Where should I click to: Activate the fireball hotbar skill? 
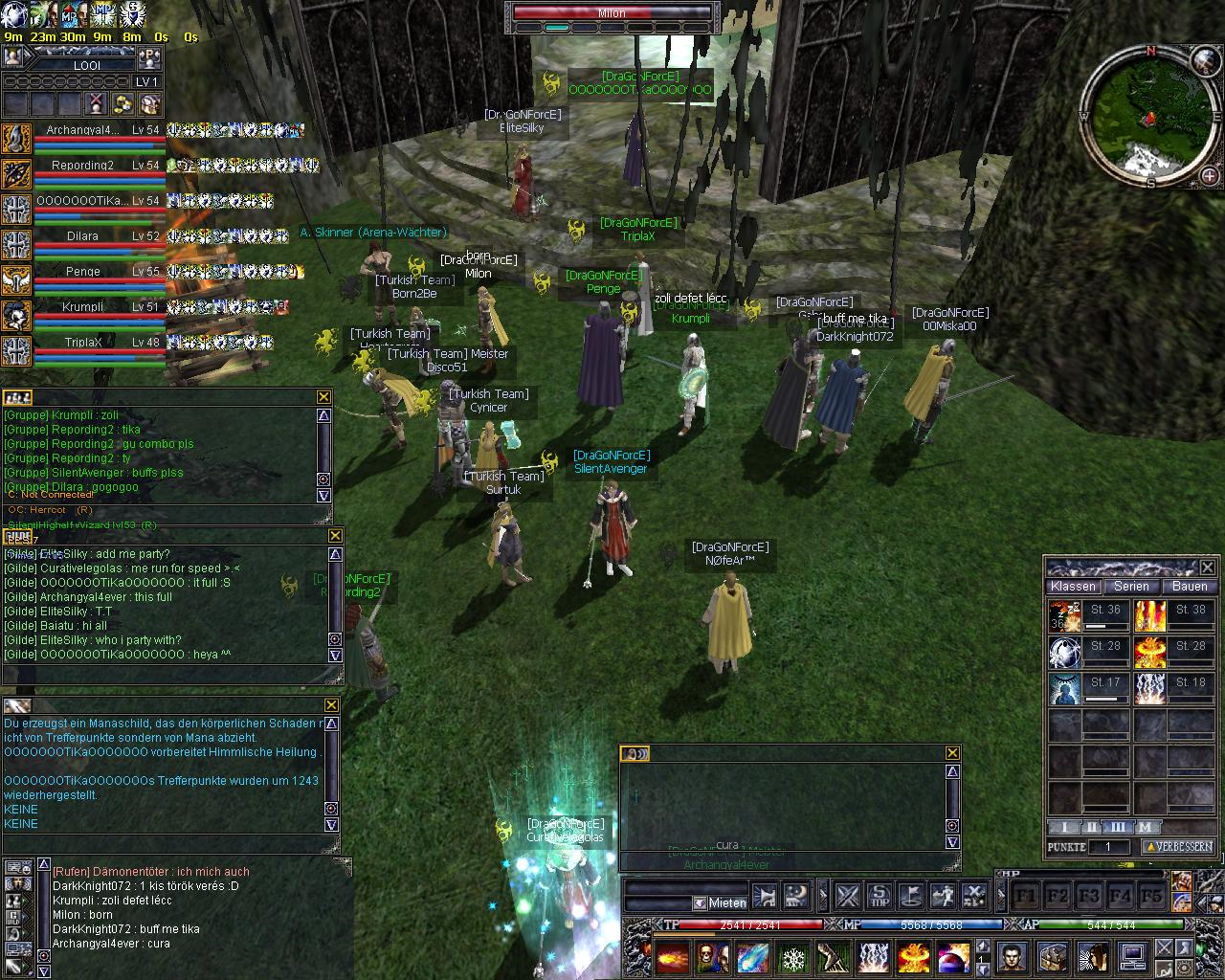[672, 956]
